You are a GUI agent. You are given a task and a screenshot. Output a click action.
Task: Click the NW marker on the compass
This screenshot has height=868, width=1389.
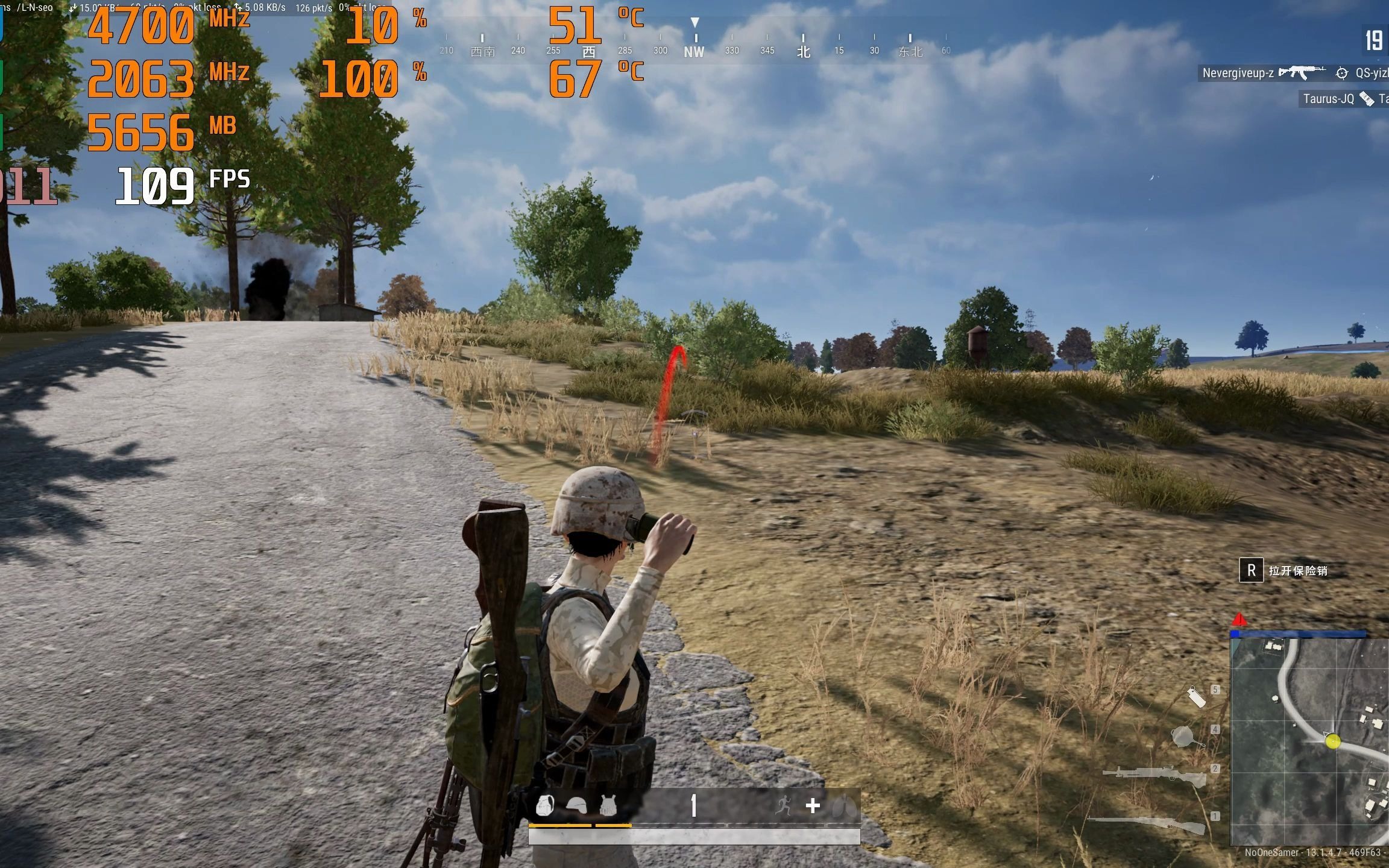695,51
